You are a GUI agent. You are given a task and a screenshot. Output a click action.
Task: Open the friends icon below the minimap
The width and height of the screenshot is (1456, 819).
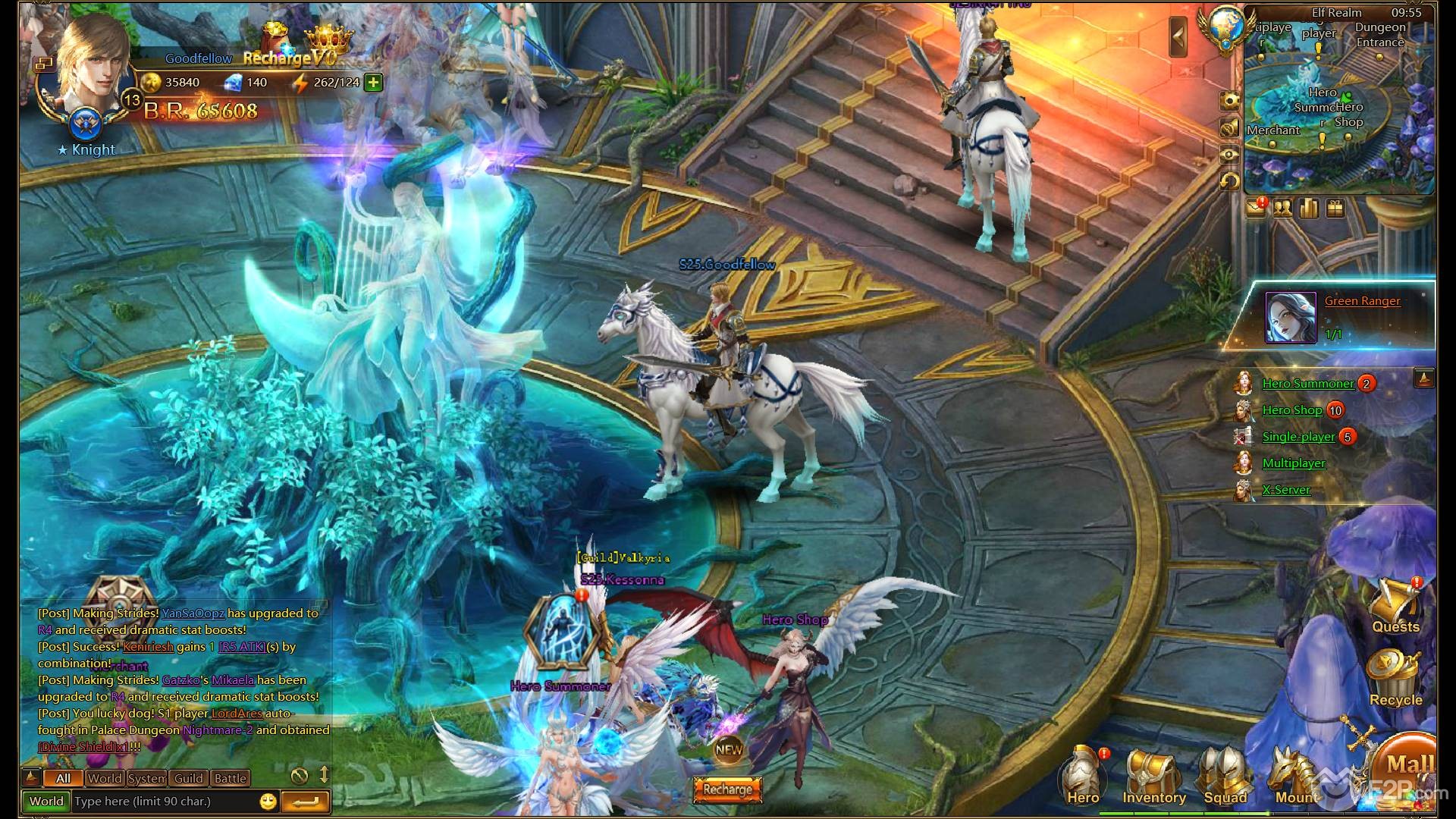[x=1282, y=209]
